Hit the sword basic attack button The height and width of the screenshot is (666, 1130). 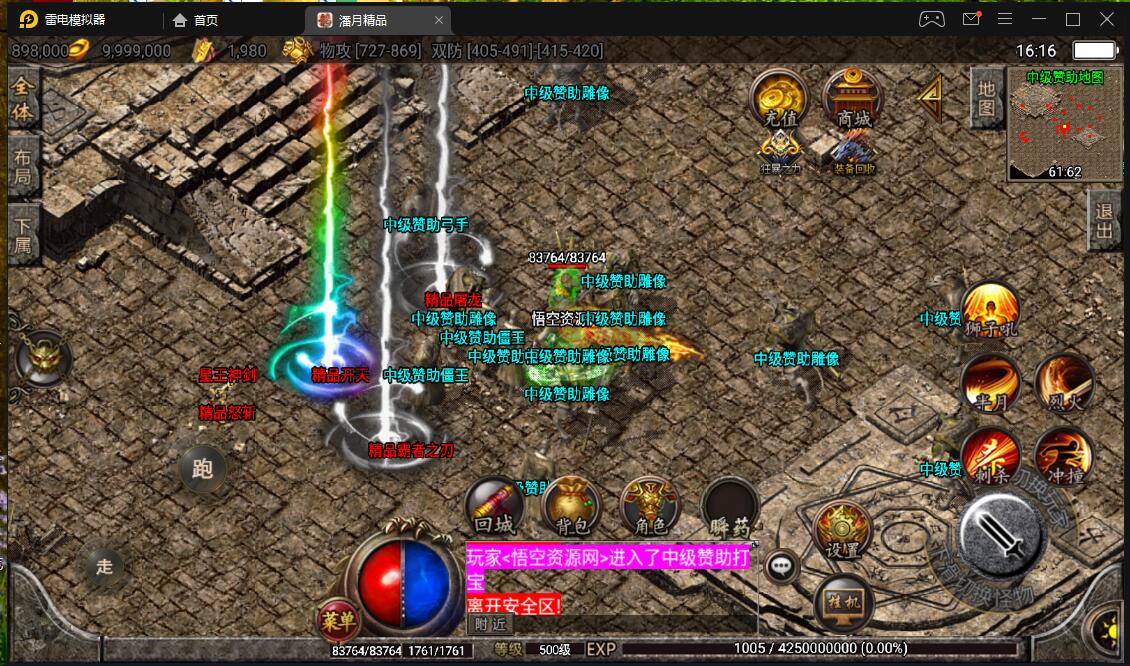click(1004, 539)
